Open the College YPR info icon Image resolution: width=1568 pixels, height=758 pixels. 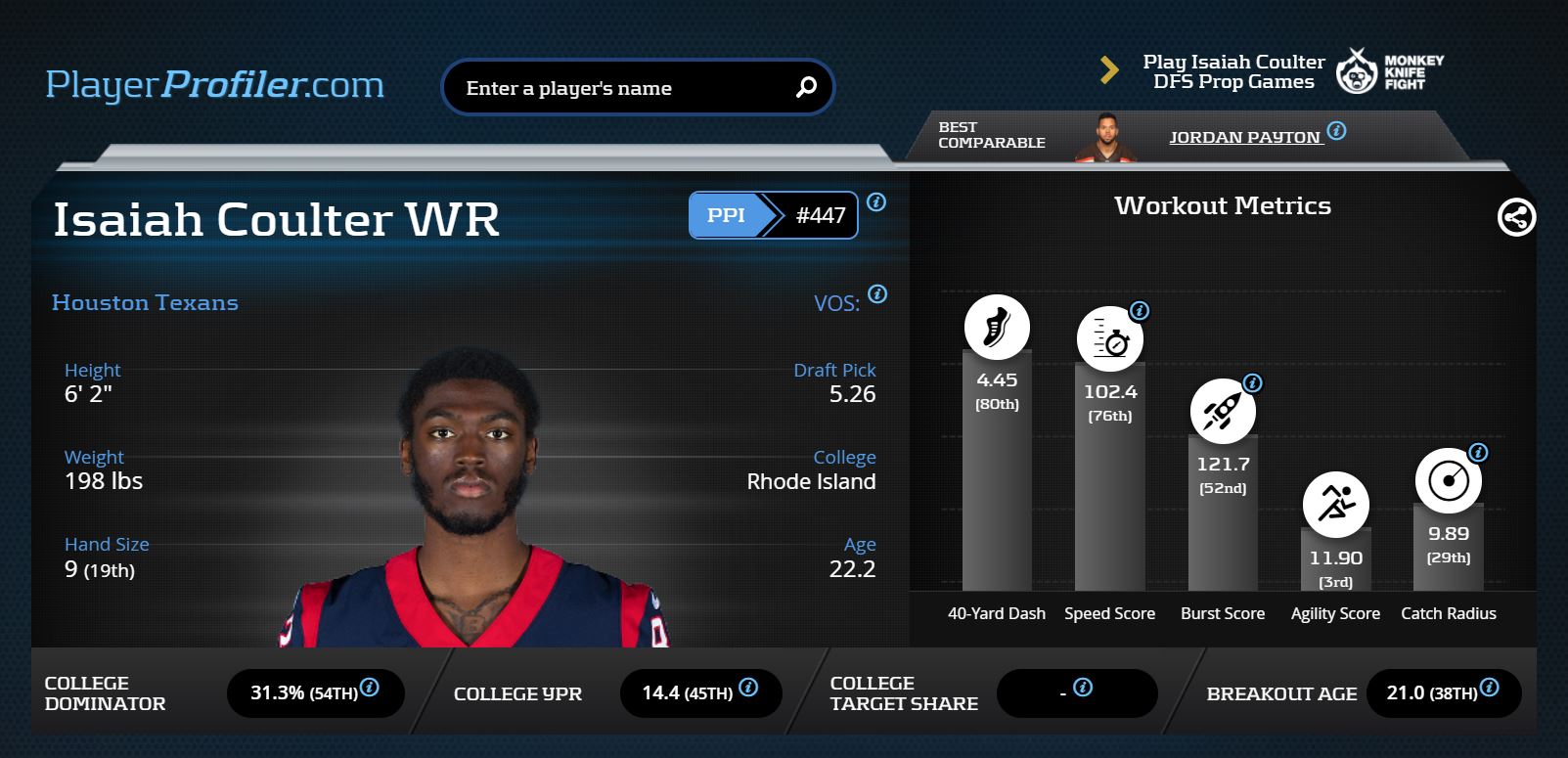coord(748,688)
